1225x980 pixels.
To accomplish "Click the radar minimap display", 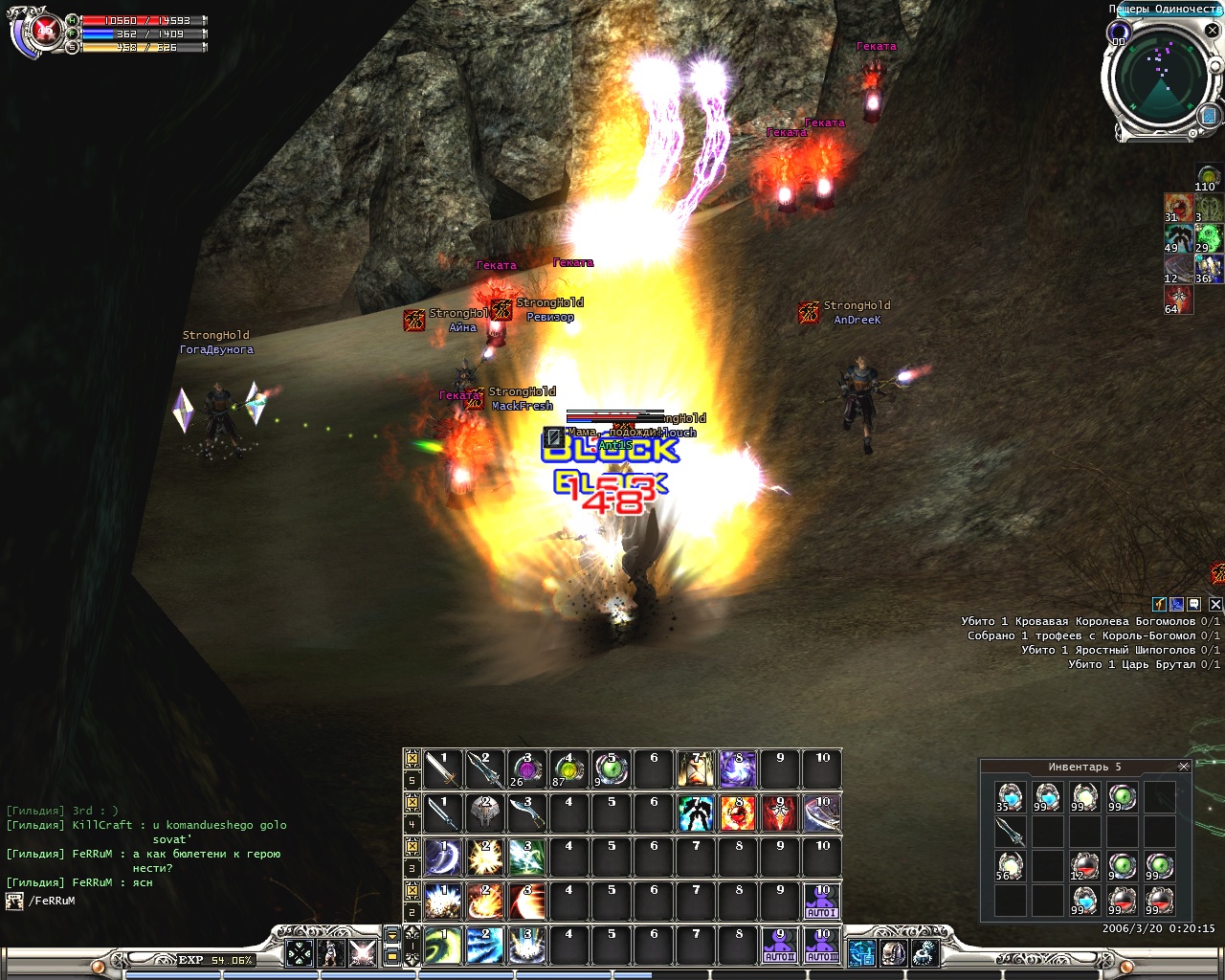I will coord(1162,81).
